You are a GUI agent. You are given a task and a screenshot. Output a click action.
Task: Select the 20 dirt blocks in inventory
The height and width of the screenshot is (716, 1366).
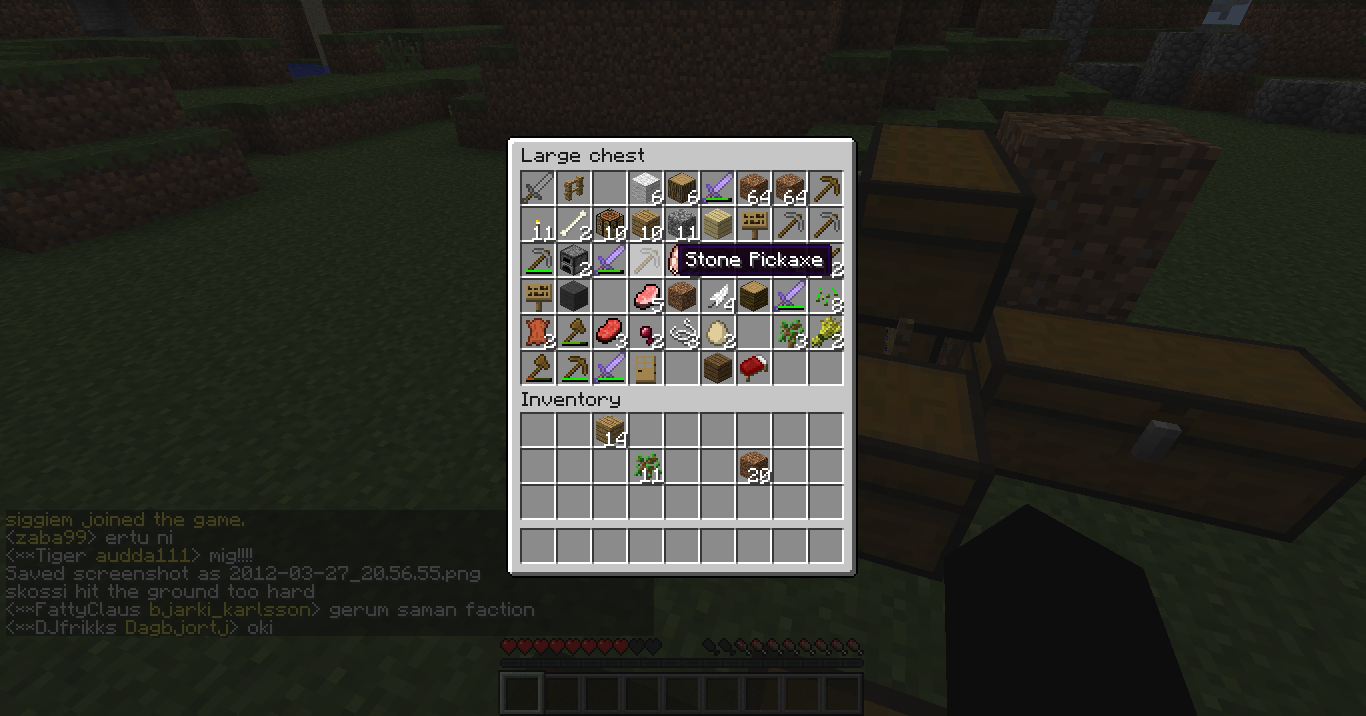[753, 467]
